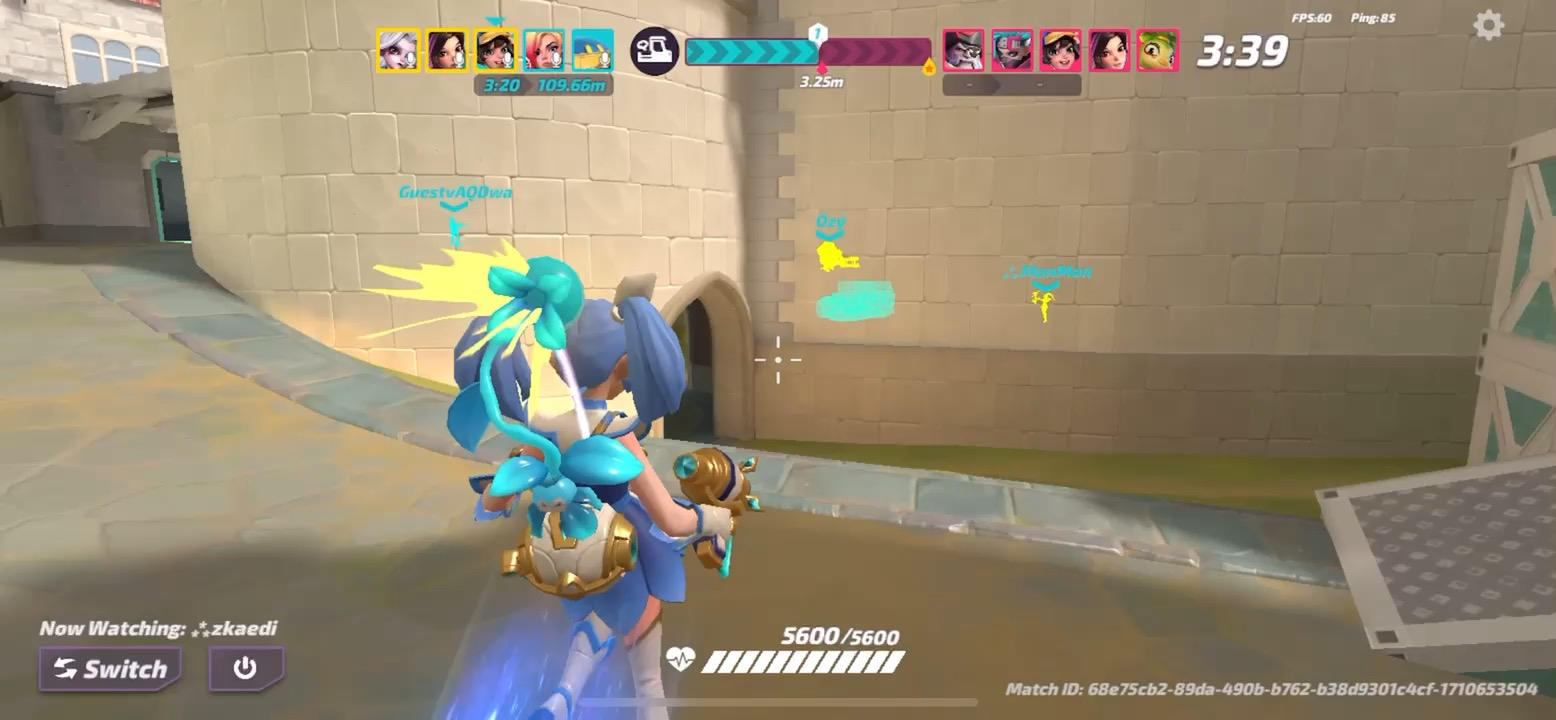The image size is (1556, 720).
Task: Select the dark-haired enemy hero portrait
Action: coord(1110,52)
